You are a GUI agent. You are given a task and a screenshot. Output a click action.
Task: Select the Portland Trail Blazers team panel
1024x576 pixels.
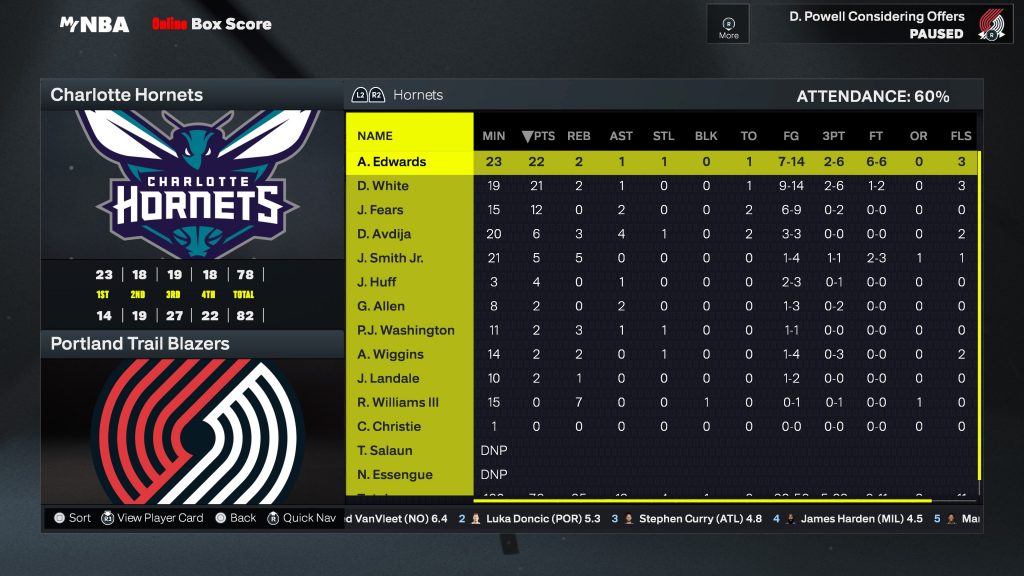click(140, 344)
